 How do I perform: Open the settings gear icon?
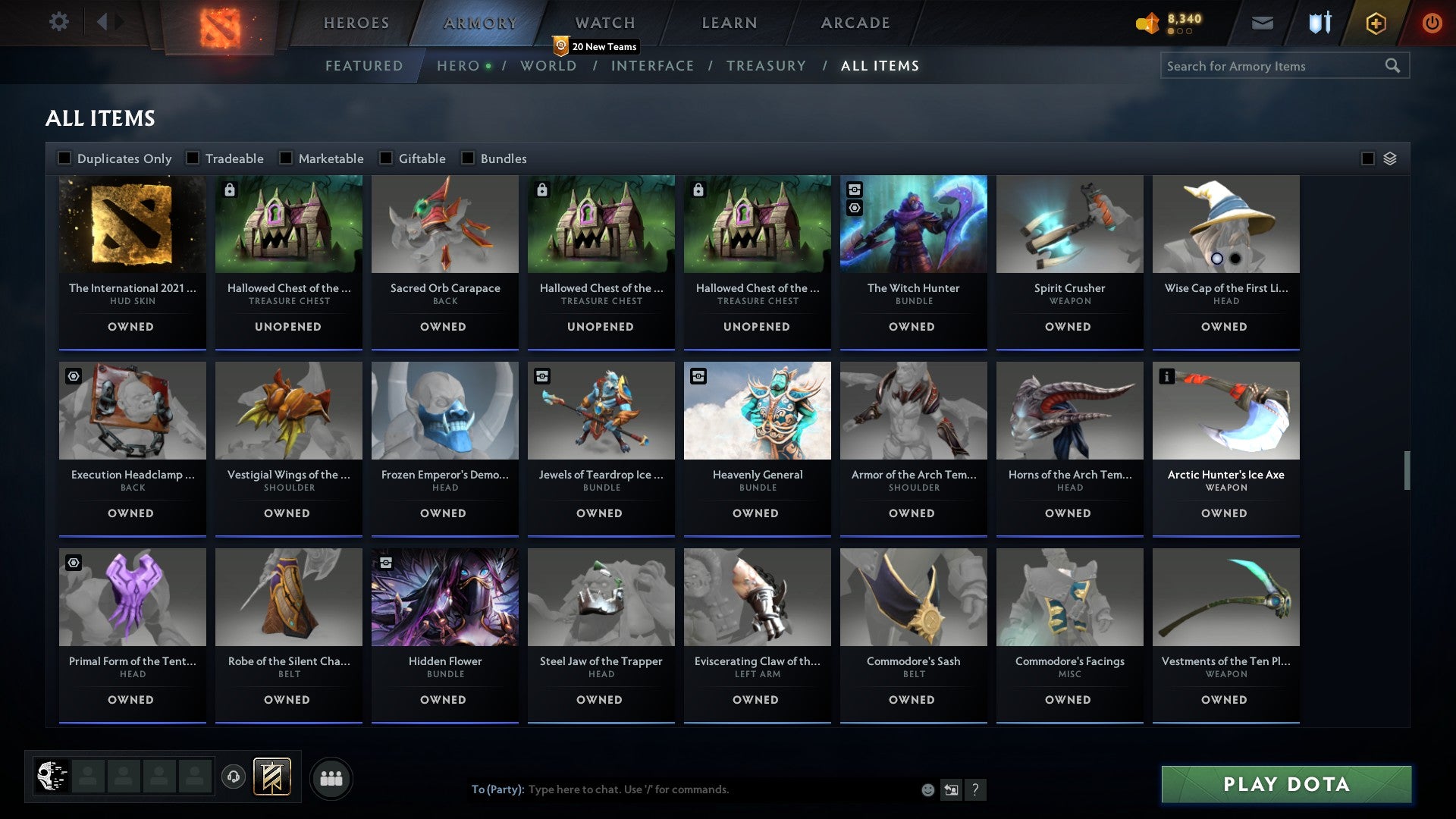(x=59, y=22)
